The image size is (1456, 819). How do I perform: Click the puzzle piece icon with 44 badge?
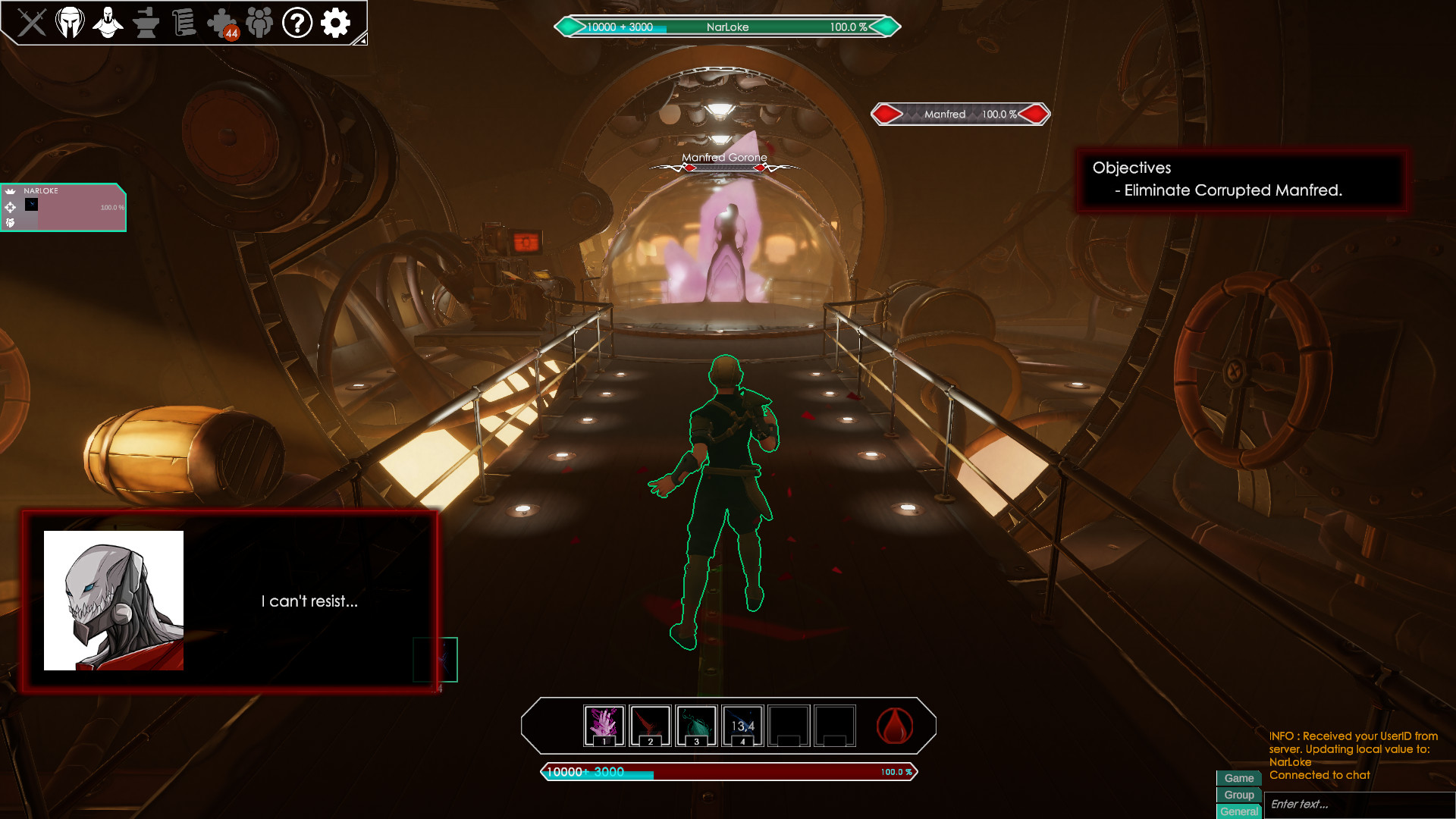click(x=222, y=23)
